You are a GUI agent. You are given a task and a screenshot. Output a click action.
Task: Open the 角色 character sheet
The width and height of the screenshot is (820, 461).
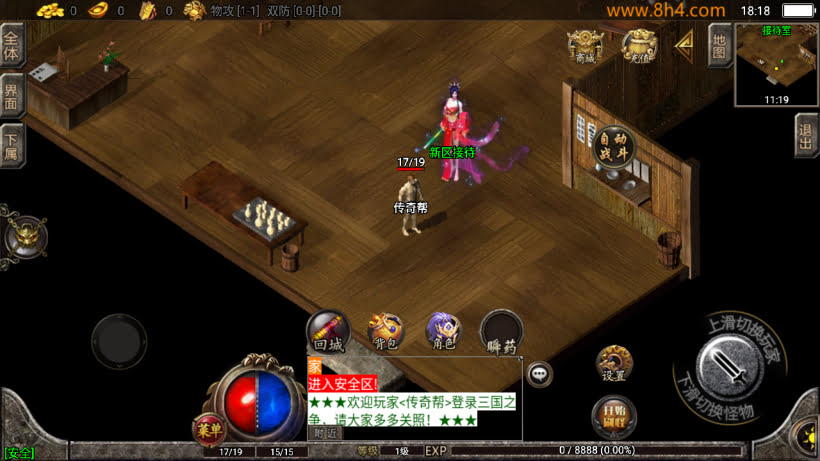442,329
